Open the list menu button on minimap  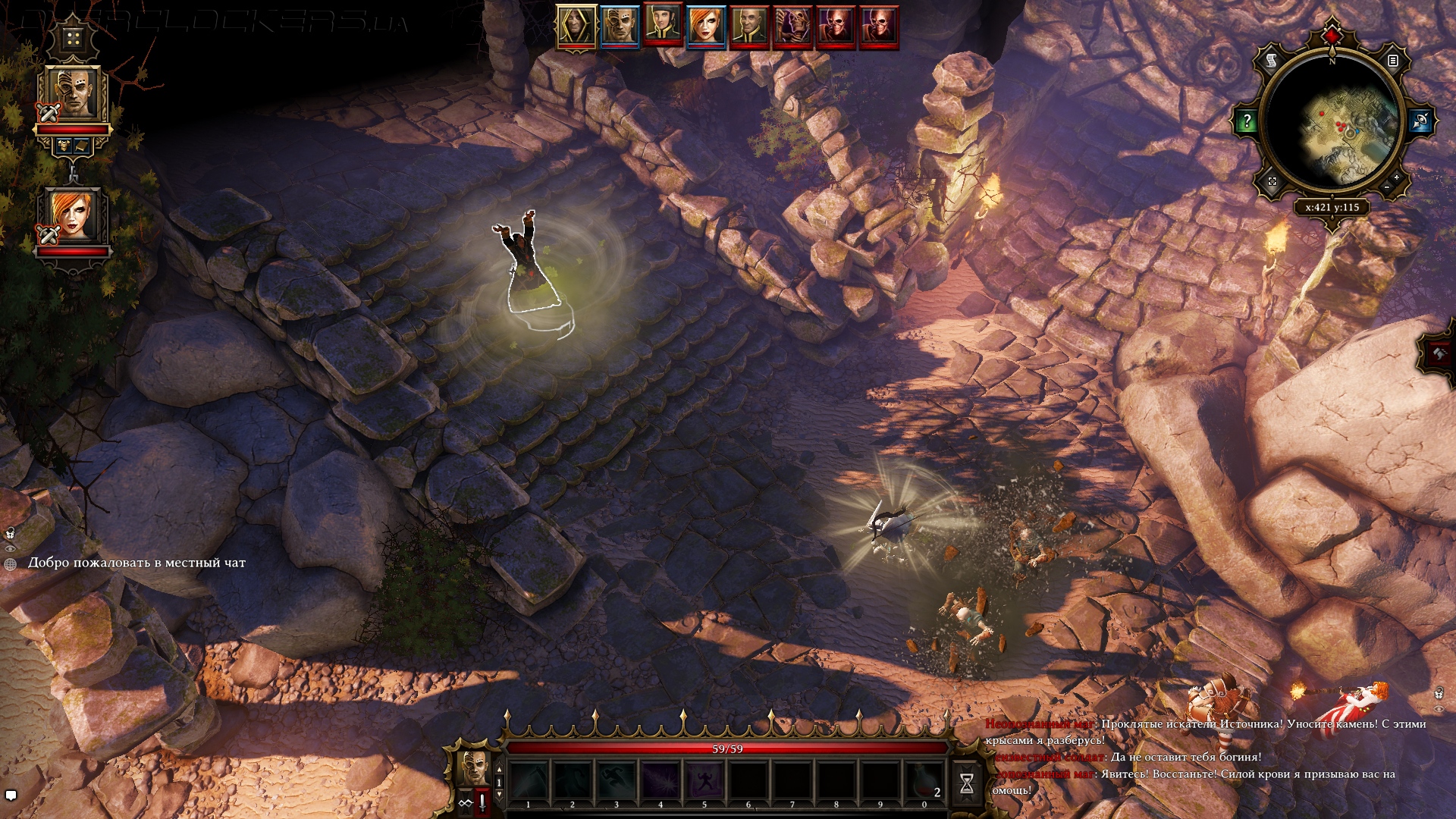[1392, 61]
